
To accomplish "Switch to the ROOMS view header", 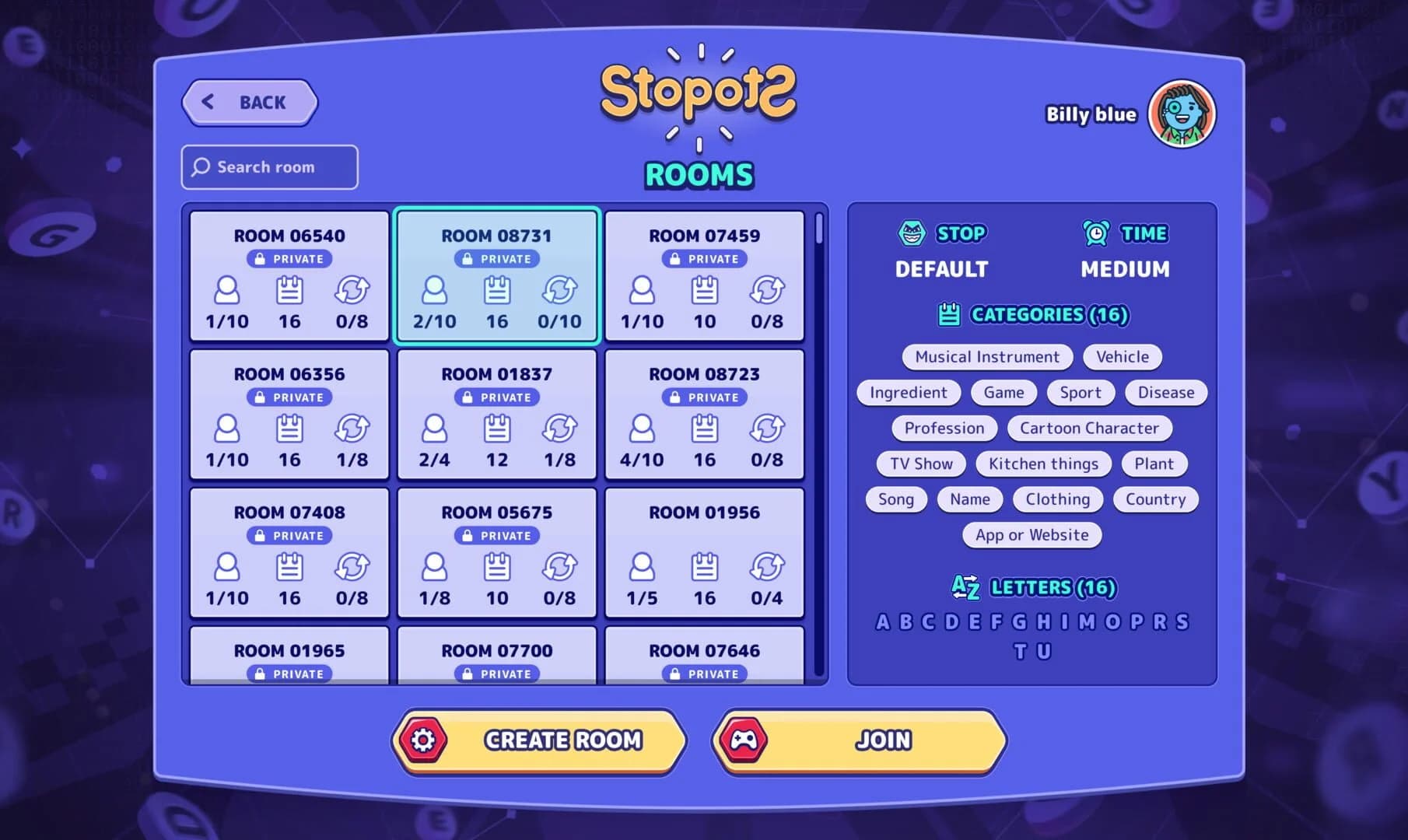I will (x=698, y=174).
